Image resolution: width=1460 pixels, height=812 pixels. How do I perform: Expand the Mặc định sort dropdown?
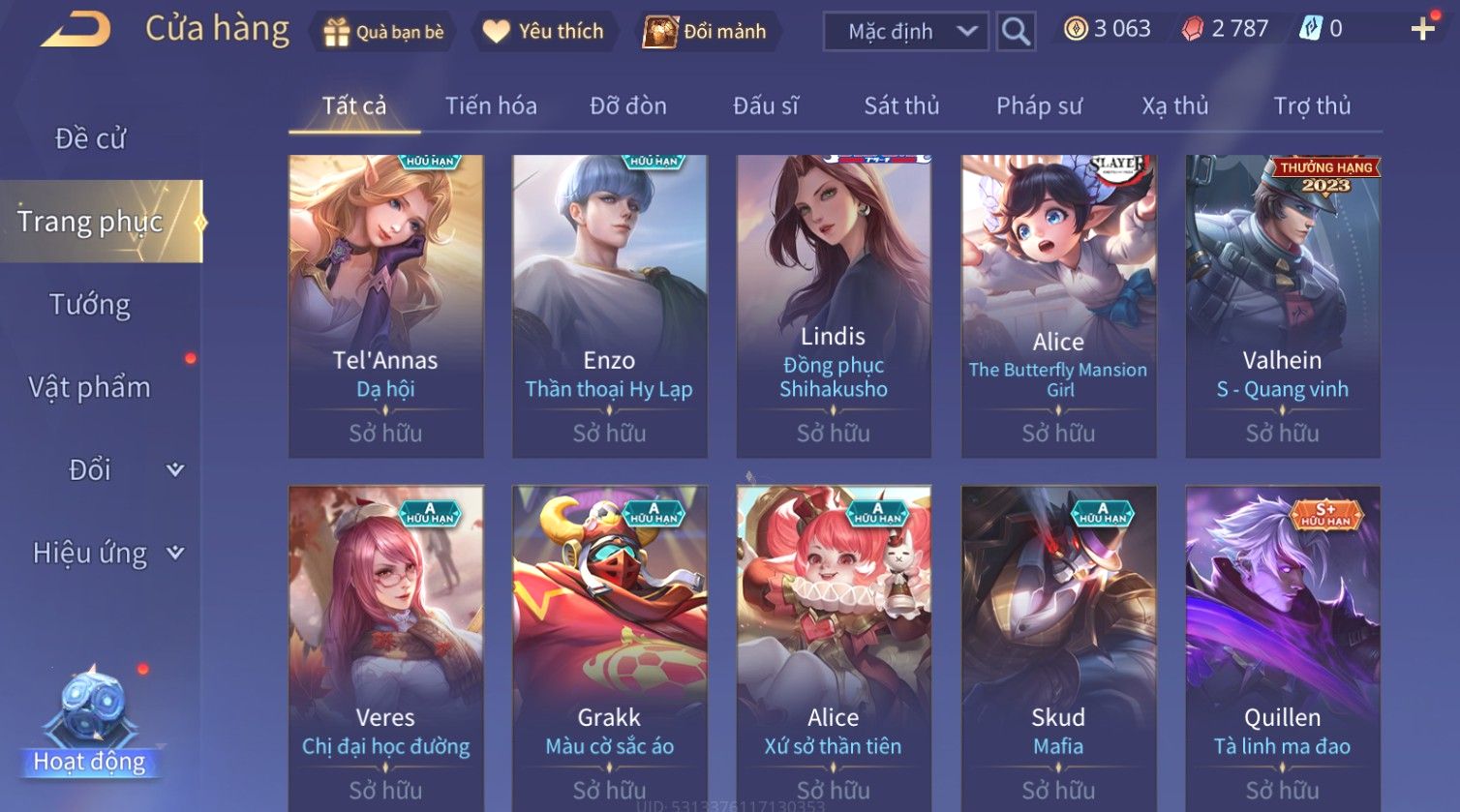(x=905, y=32)
